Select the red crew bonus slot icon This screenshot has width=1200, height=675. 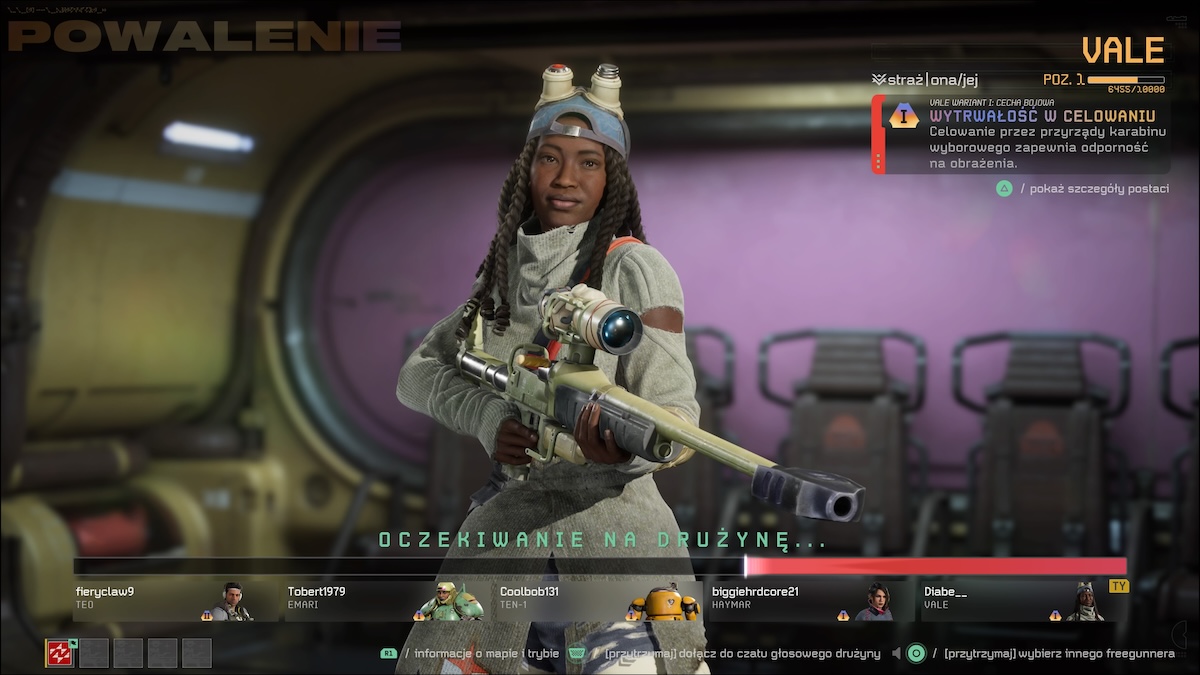[x=60, y=653]
